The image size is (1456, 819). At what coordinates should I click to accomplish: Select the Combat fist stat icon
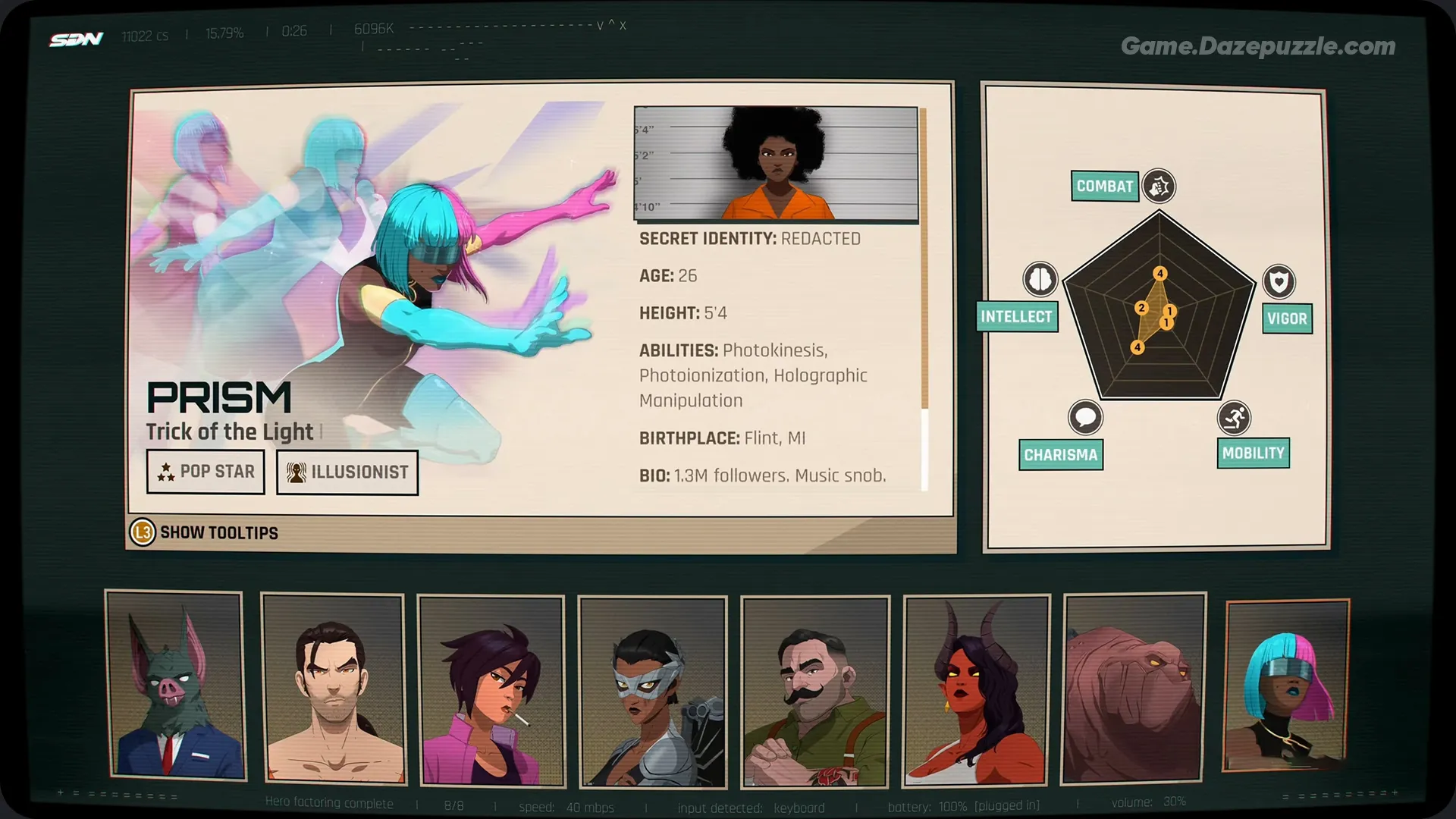(1158, 187)
